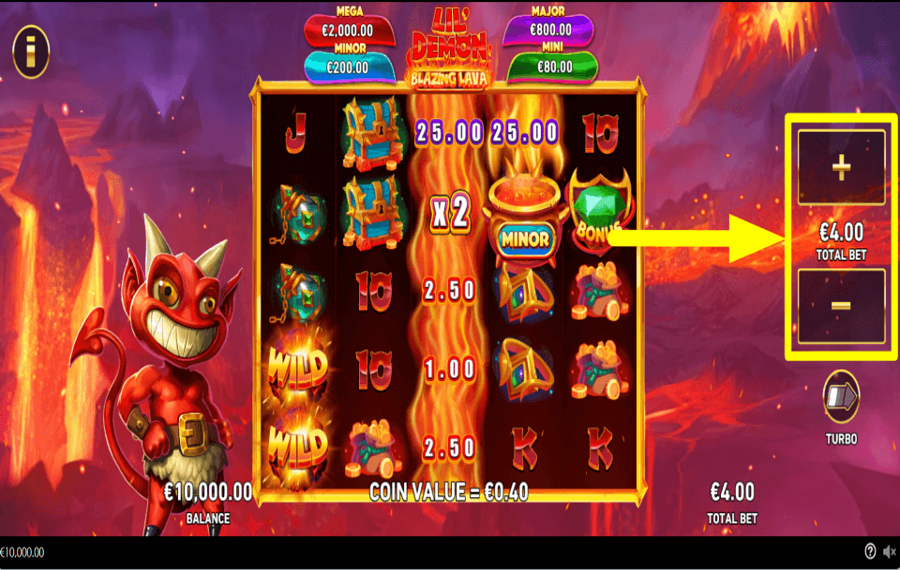Screen dimensions: 900x570
Task: Decrease total bet with minus button
Action: tap(841, 305)
